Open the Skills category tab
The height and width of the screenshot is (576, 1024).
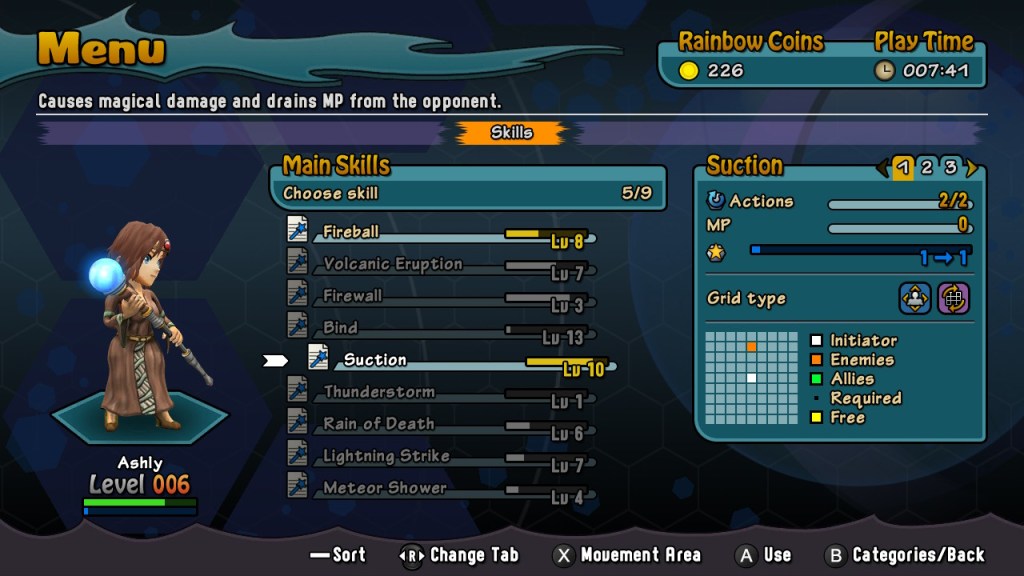point(511,132)
